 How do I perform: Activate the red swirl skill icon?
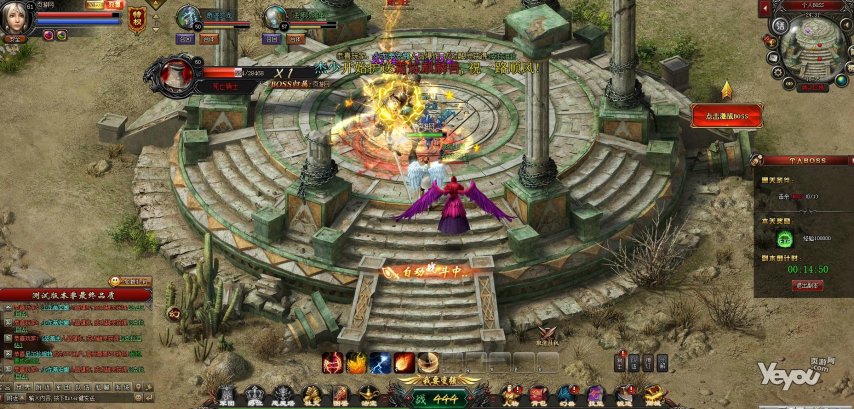pyautogui.click(x=332, y=362)
